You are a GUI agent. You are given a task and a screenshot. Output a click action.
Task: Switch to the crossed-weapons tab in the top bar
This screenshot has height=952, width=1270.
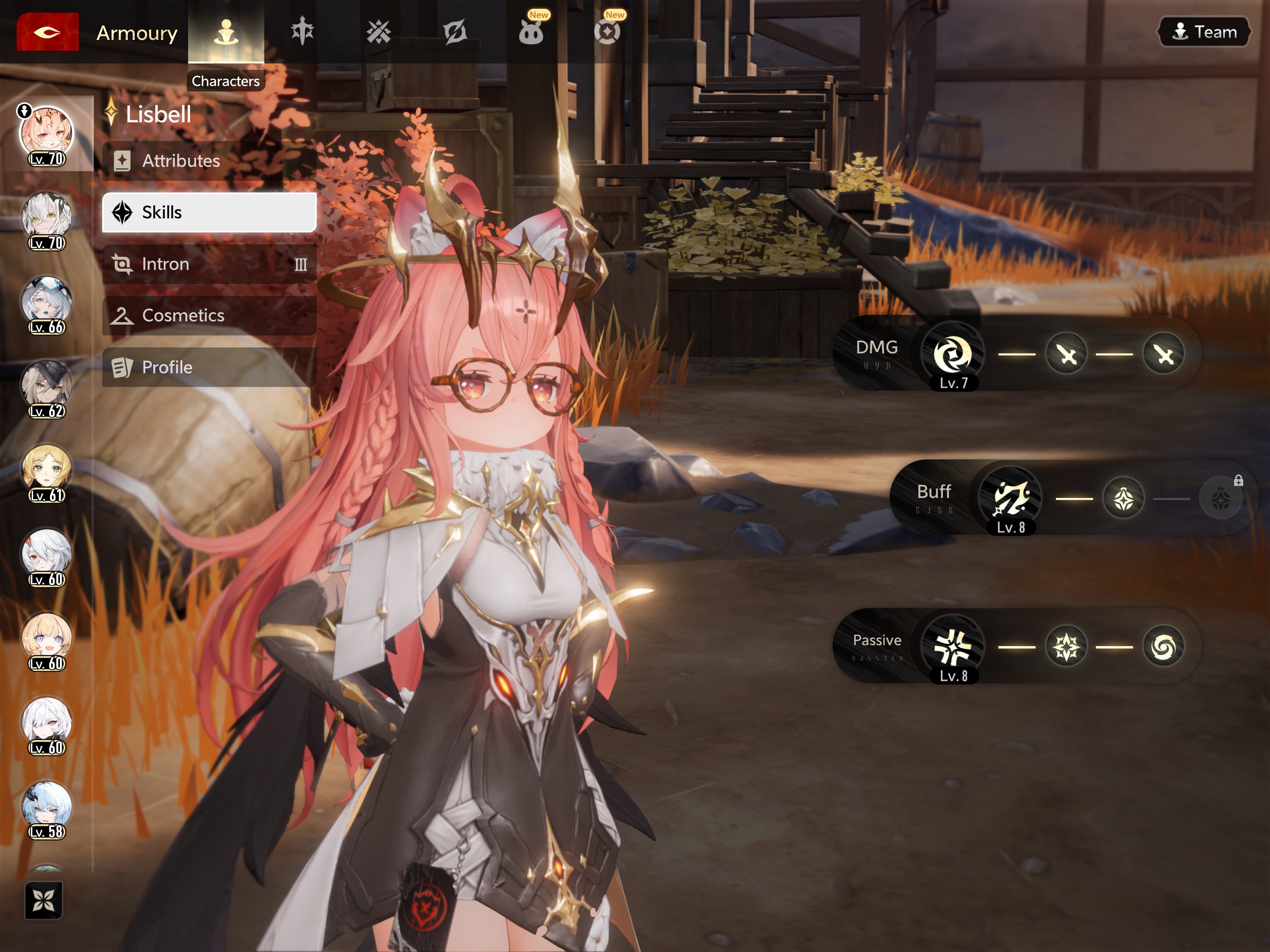(x=378, y=32)
